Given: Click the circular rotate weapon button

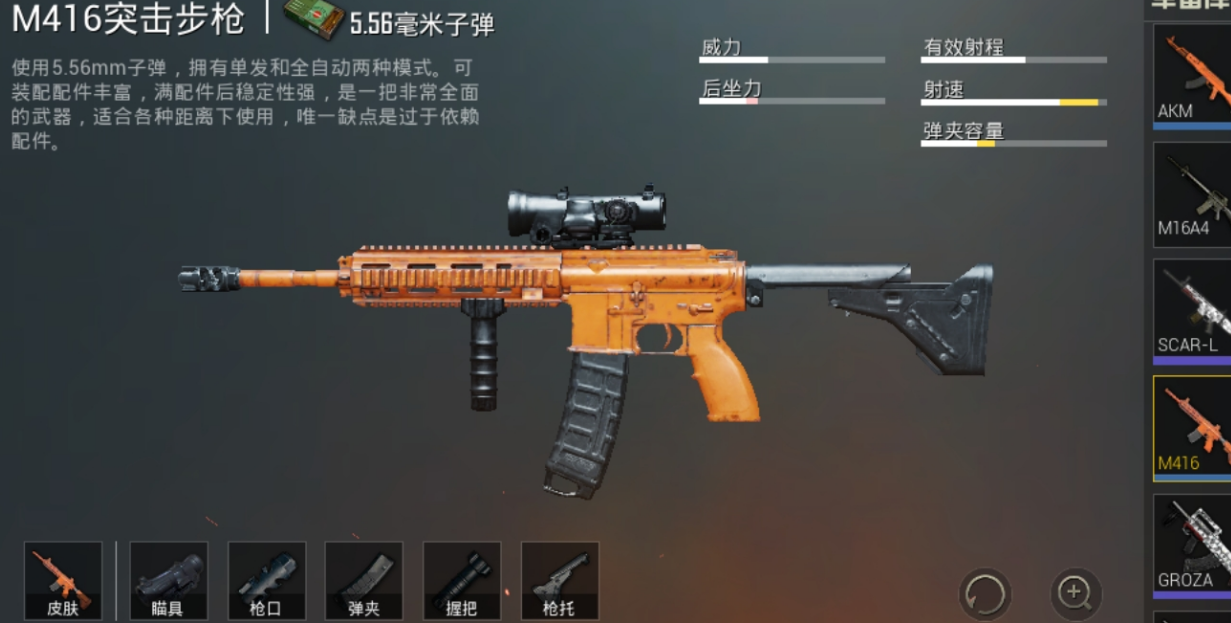Looking at the screenshot, I should click(x=984, y=593).
